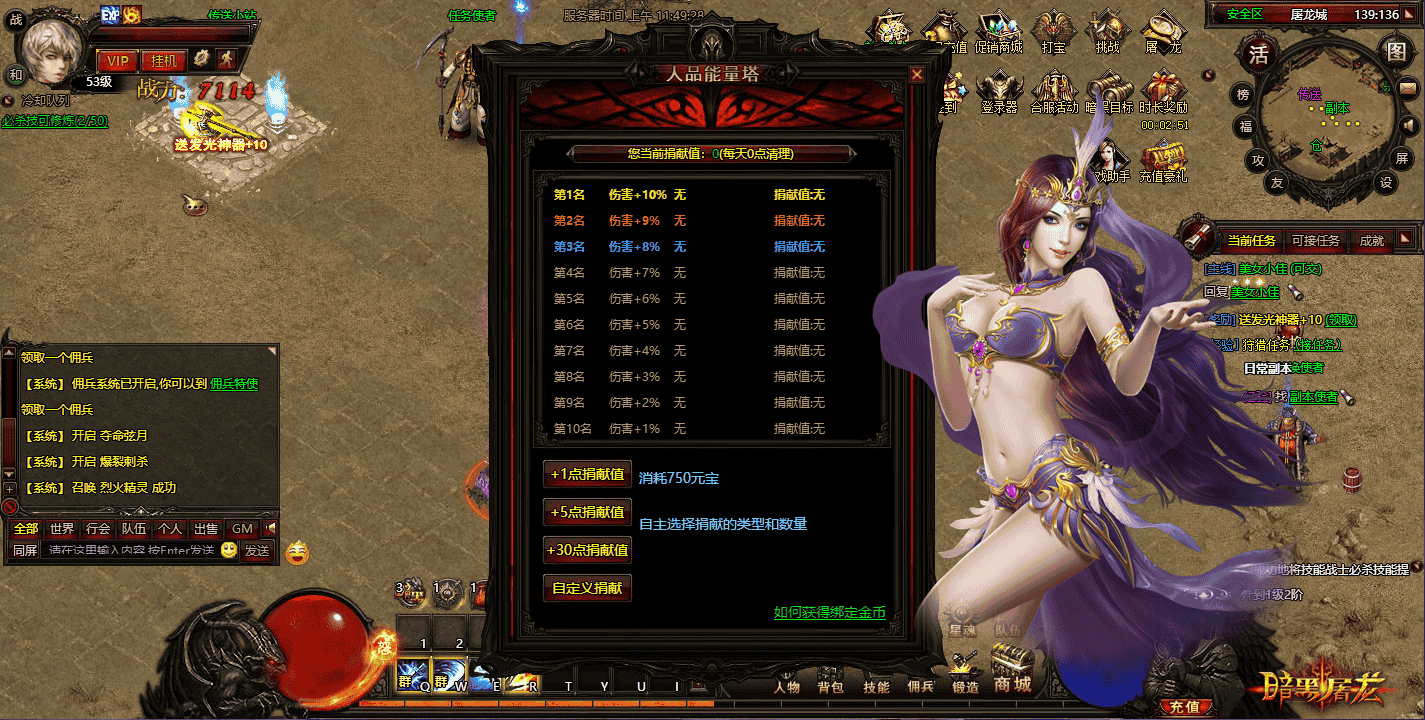Select the +30点捐献值 donation button
Image resolution: width=1425 pixels, height=720 pixels.
(587, 550)
